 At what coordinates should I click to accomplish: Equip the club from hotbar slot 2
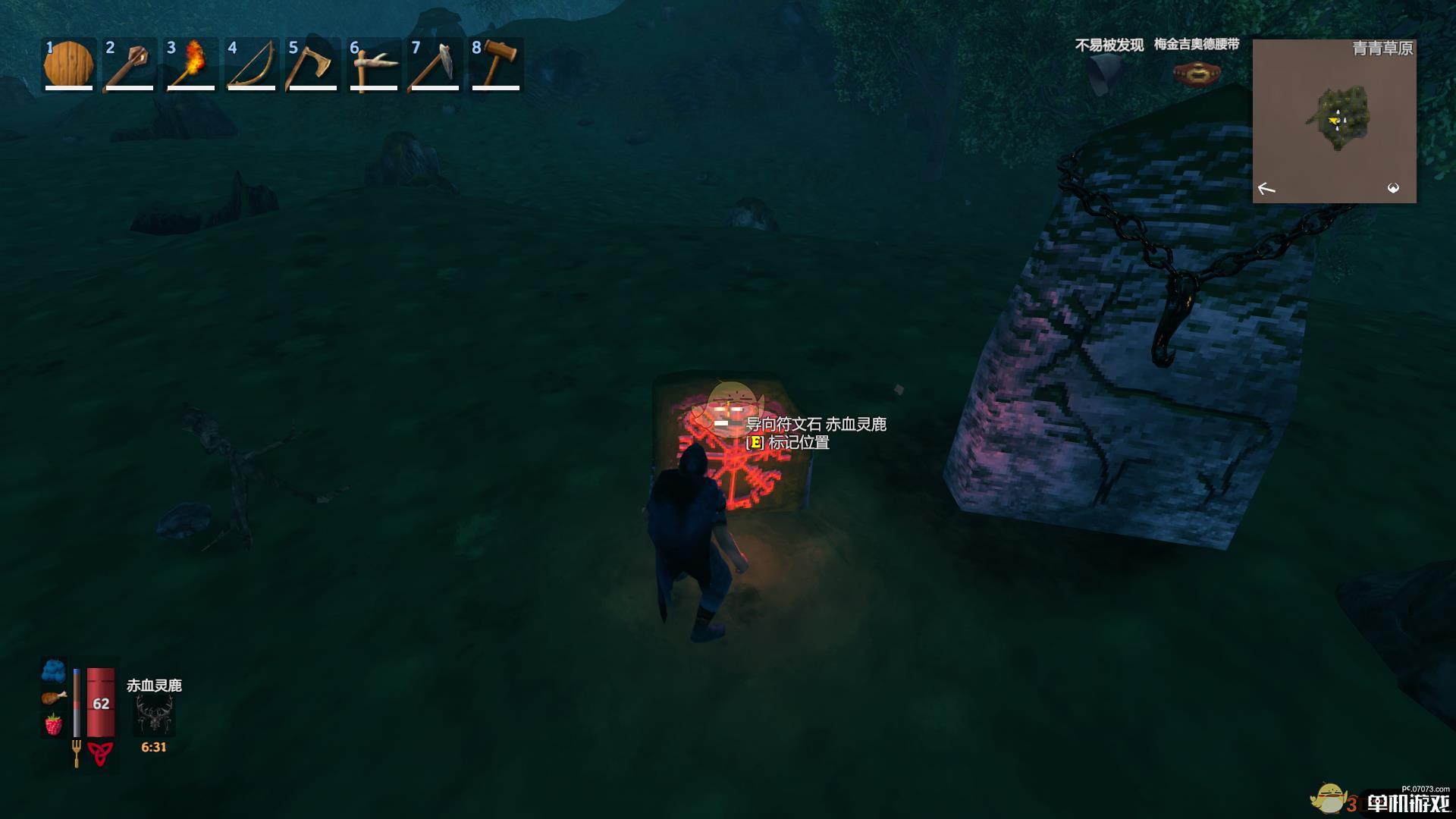click(129, 64)
